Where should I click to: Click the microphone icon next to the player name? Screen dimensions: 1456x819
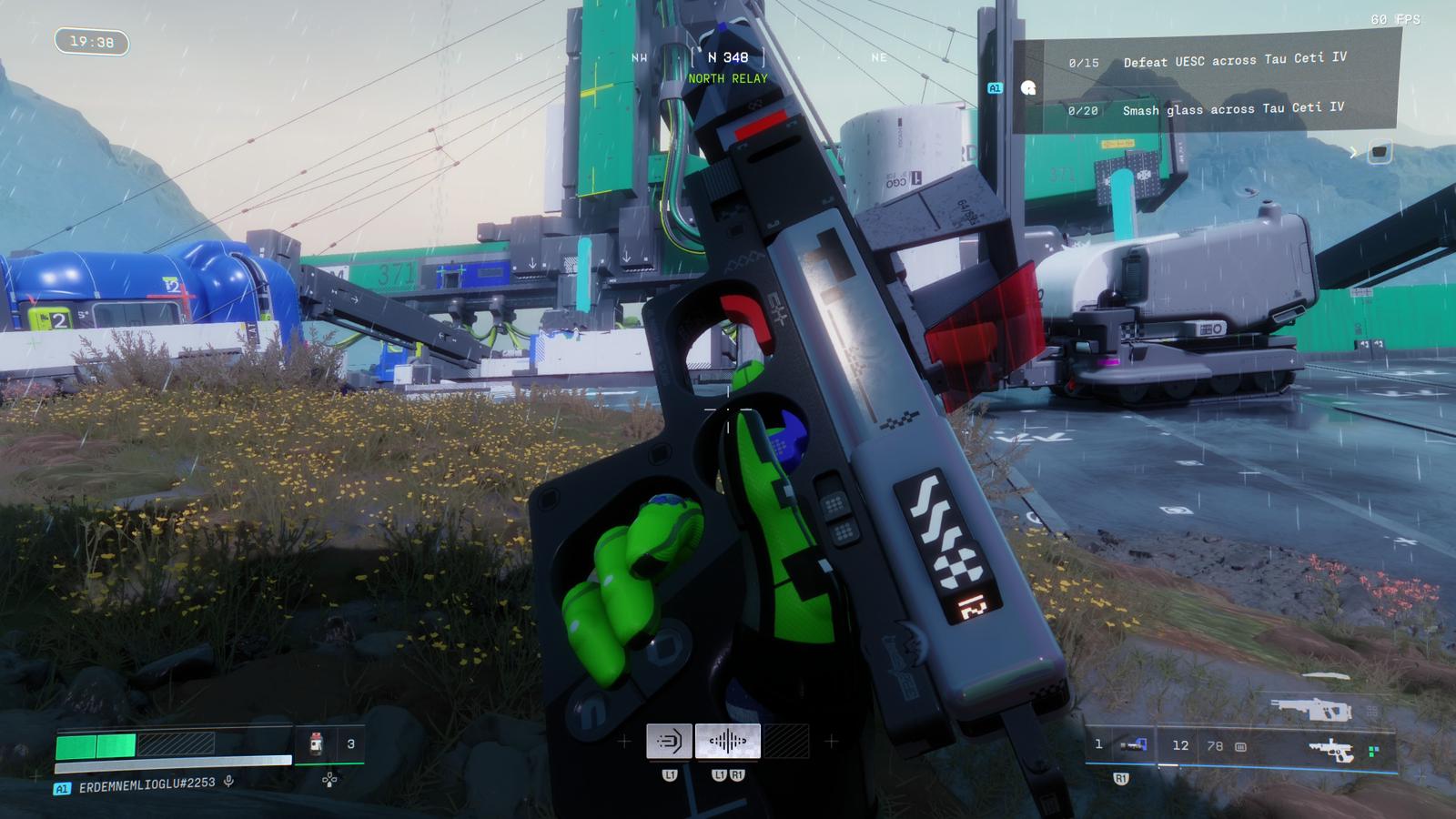click(229, 782)
